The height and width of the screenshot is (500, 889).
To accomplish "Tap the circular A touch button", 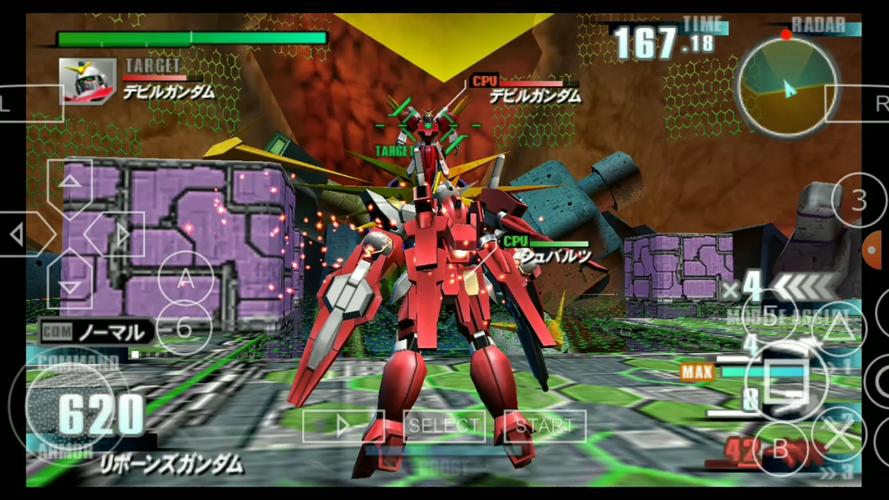I will pyautogui.click(x=184, y=281).
